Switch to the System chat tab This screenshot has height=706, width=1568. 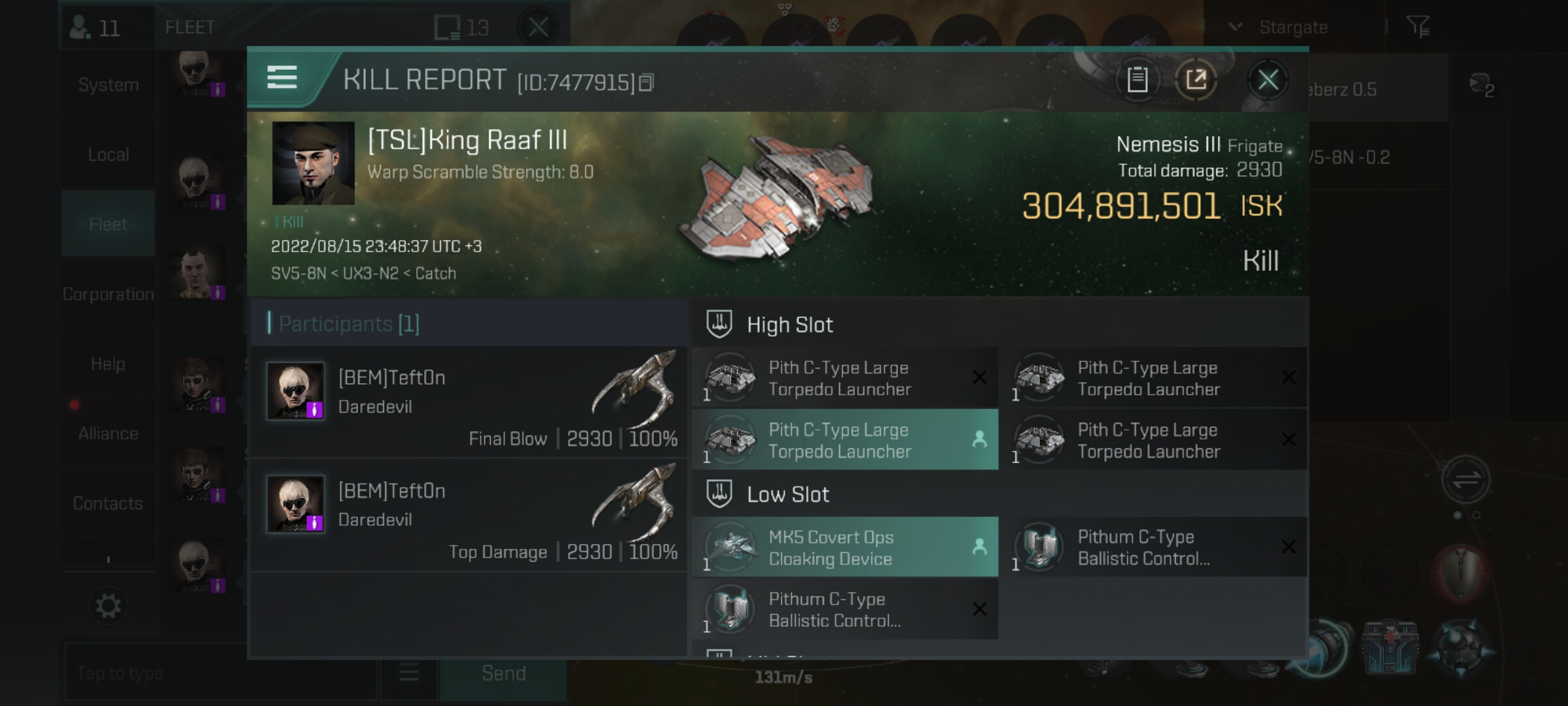click(x=108, y=85)
